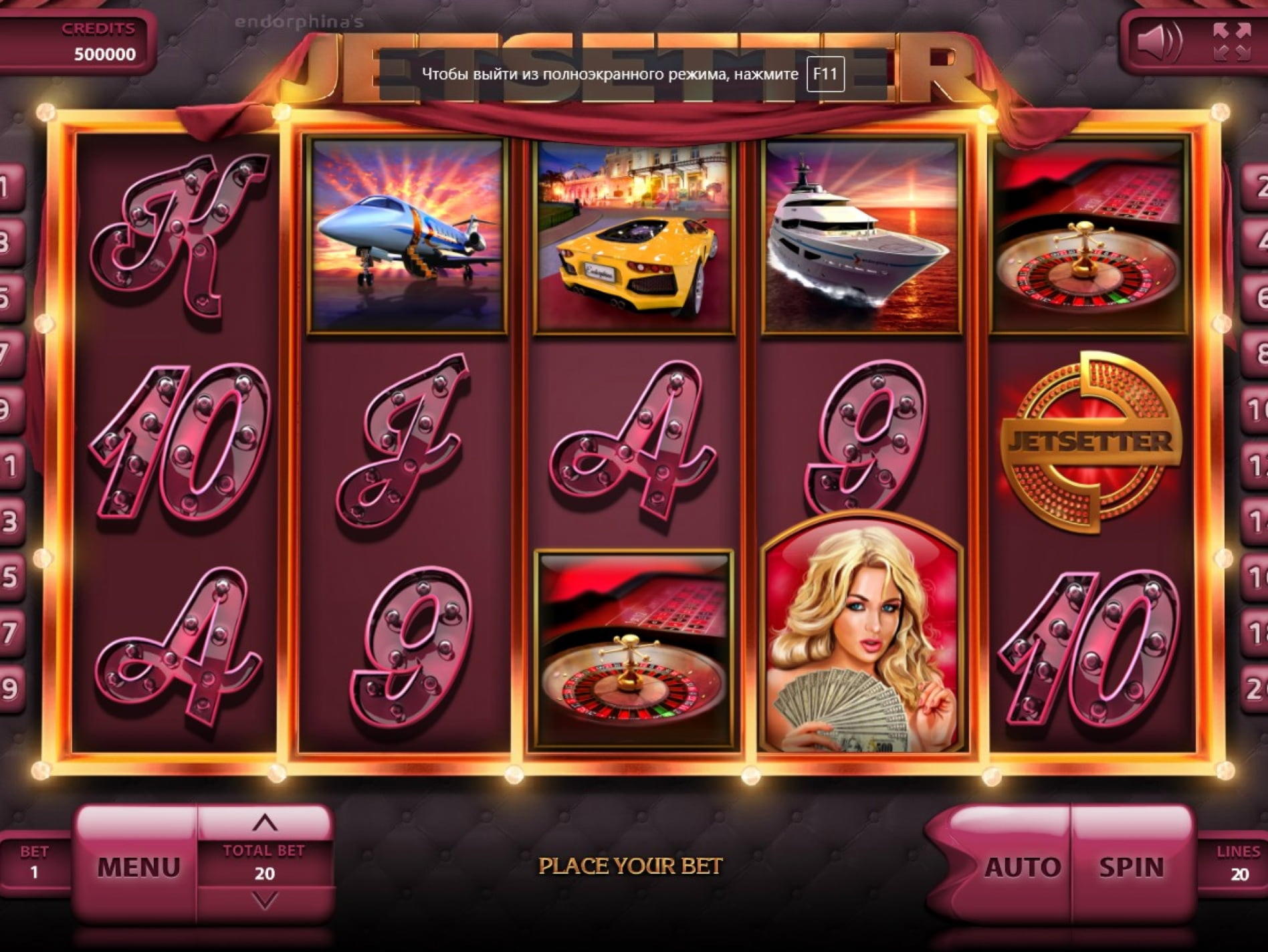Viewport: 1268px width, 952px height.
Task: Open the MENU button
Action: [138, 866]
